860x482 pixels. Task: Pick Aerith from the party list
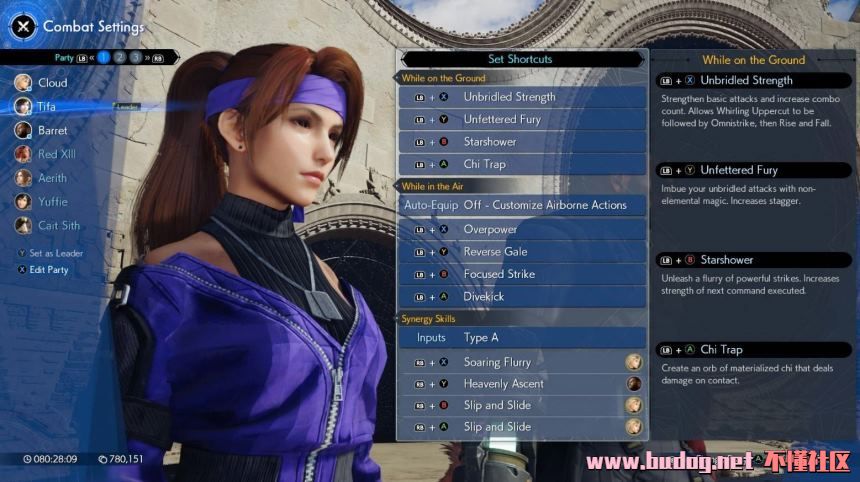52,178
